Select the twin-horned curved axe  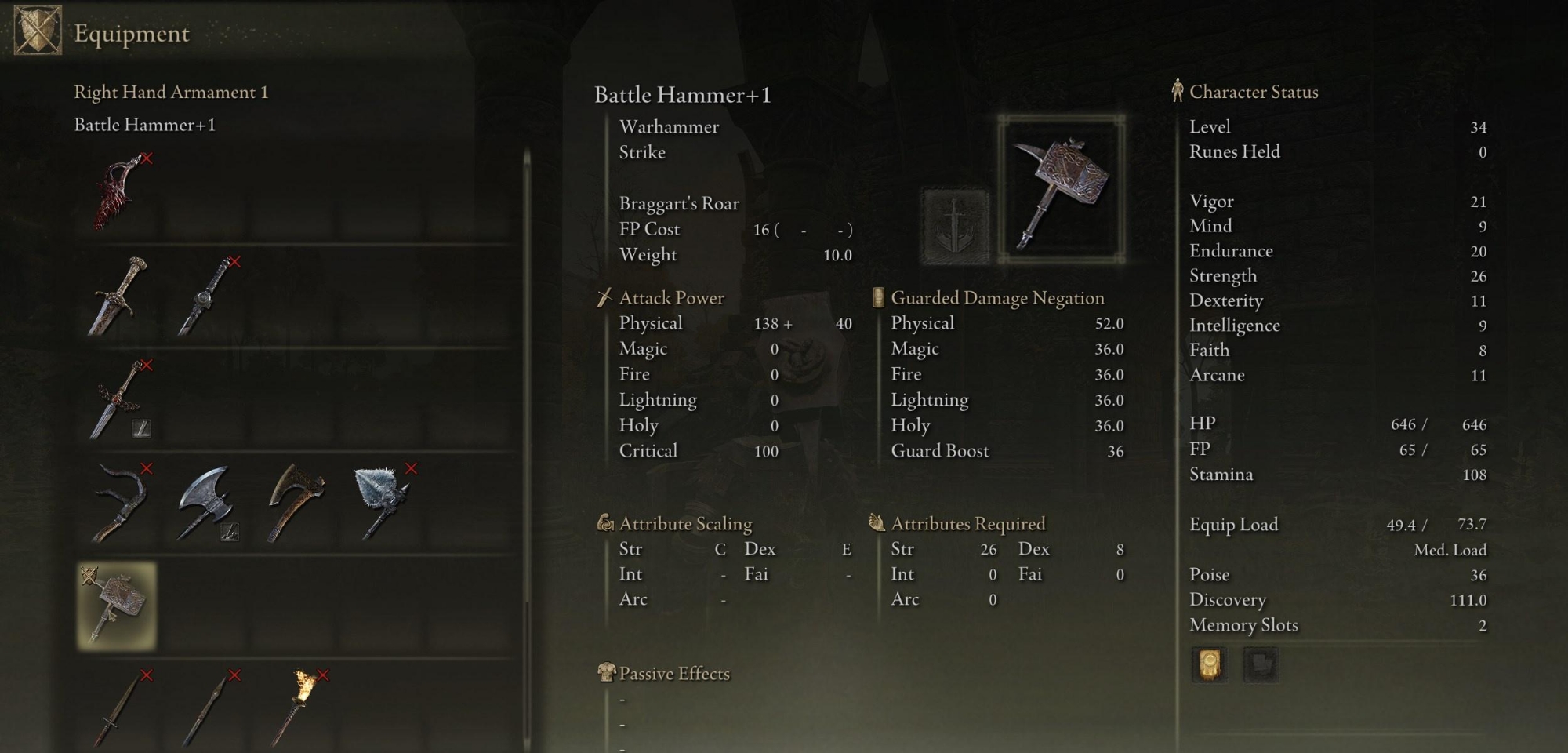point(119,504)
